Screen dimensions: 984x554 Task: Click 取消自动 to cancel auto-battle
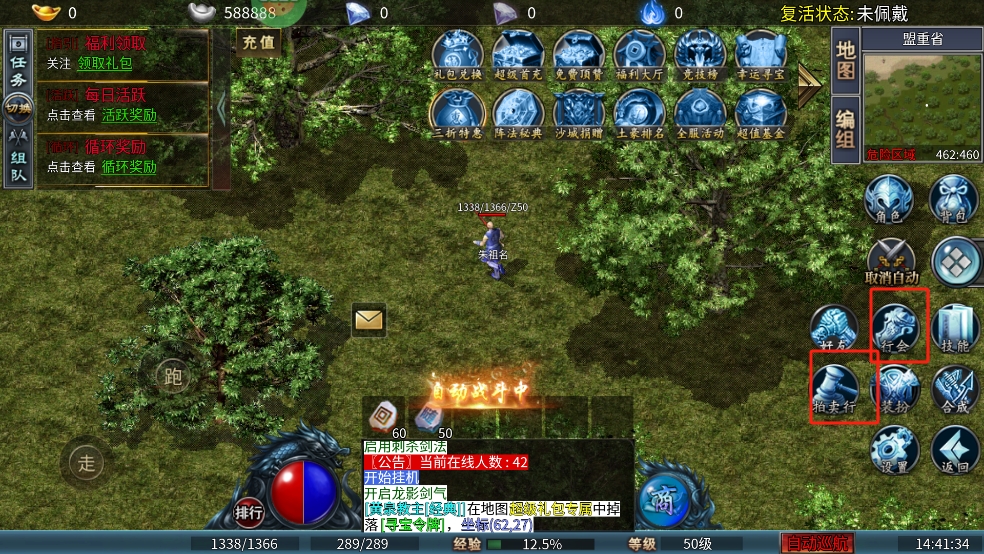(x=890, y=262)
